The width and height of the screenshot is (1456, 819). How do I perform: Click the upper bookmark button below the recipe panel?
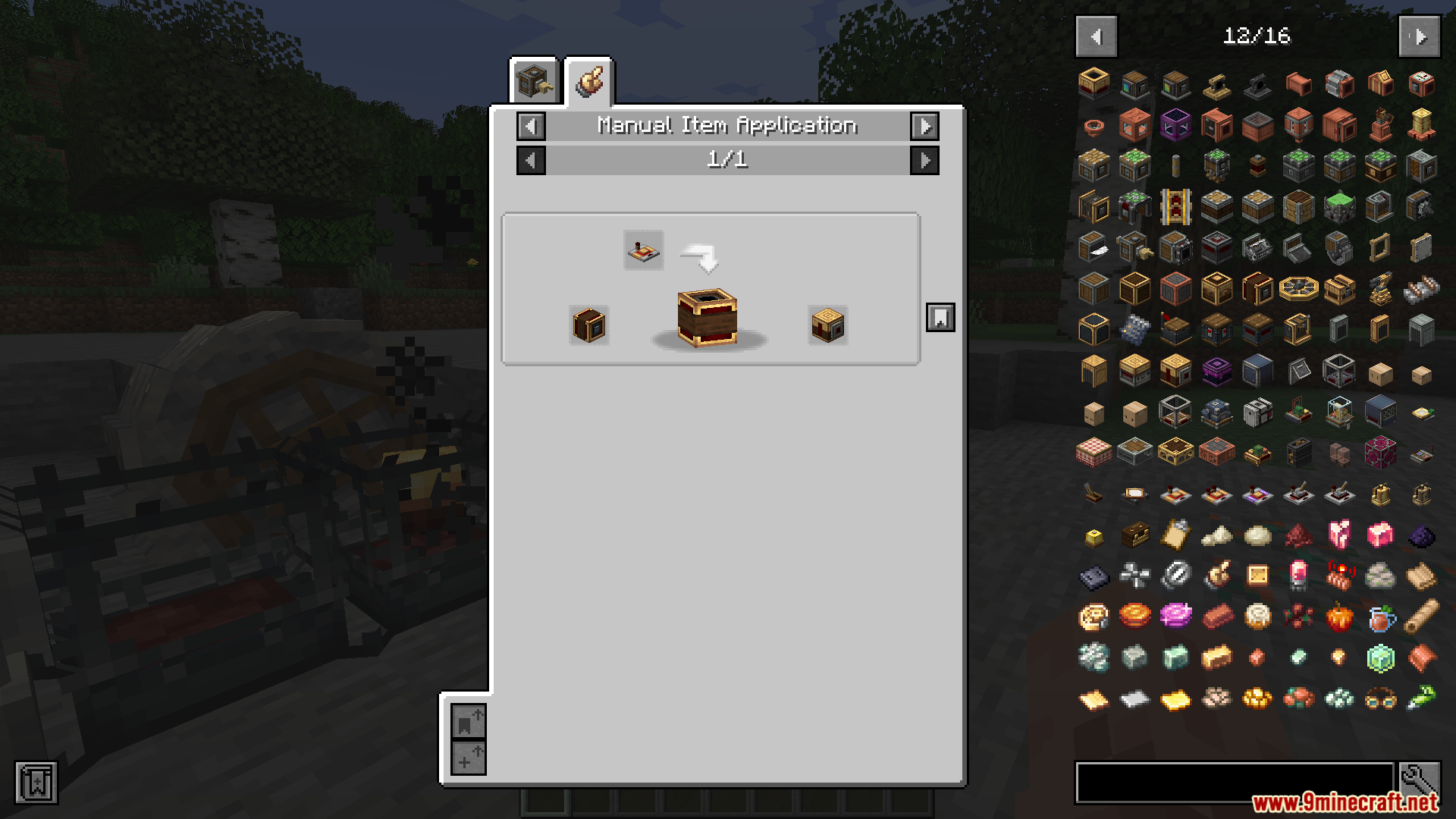tap(469, 721)
